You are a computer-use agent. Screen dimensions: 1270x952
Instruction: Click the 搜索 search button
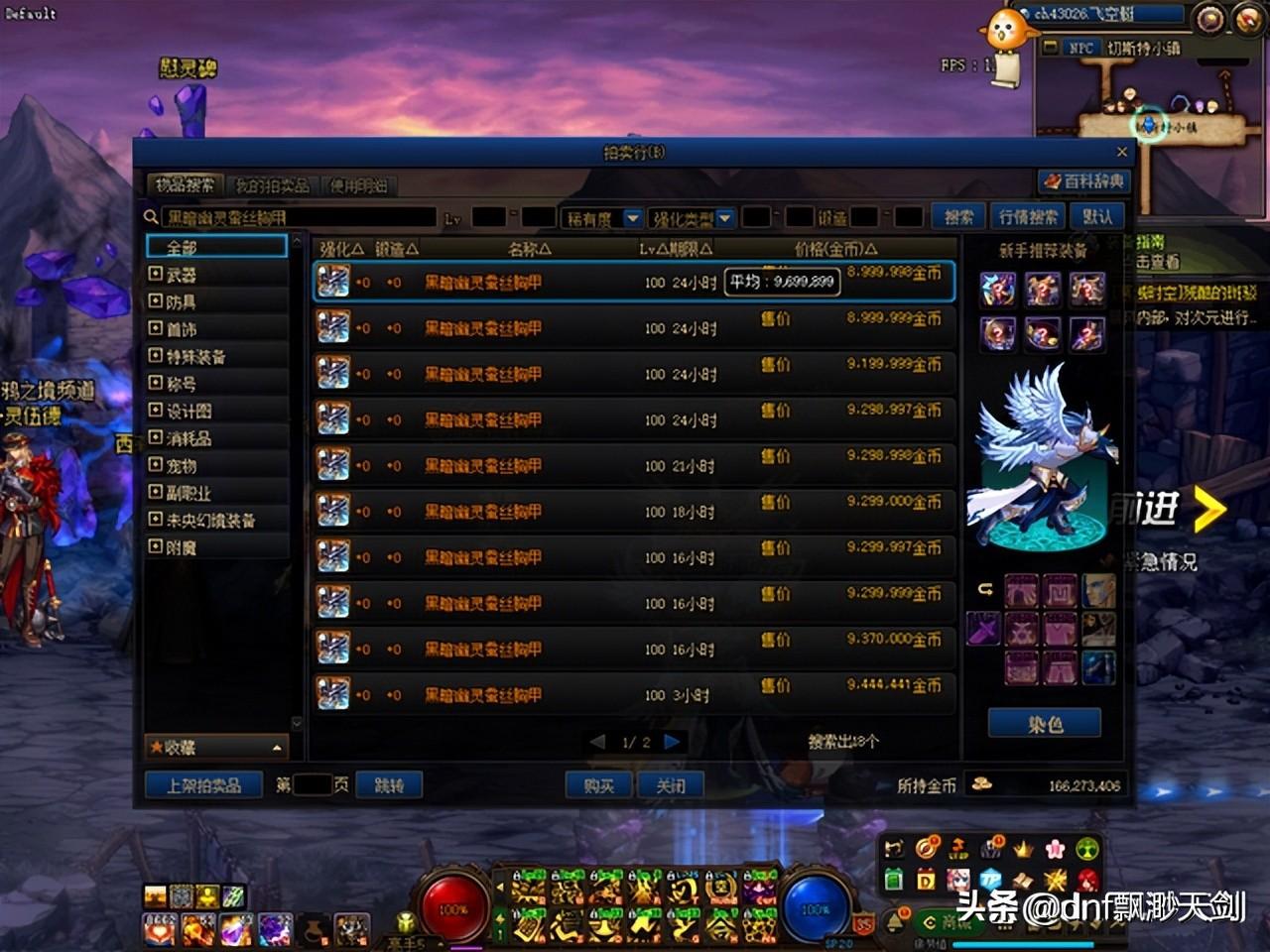pyautogui.click(x=957, y=217)
